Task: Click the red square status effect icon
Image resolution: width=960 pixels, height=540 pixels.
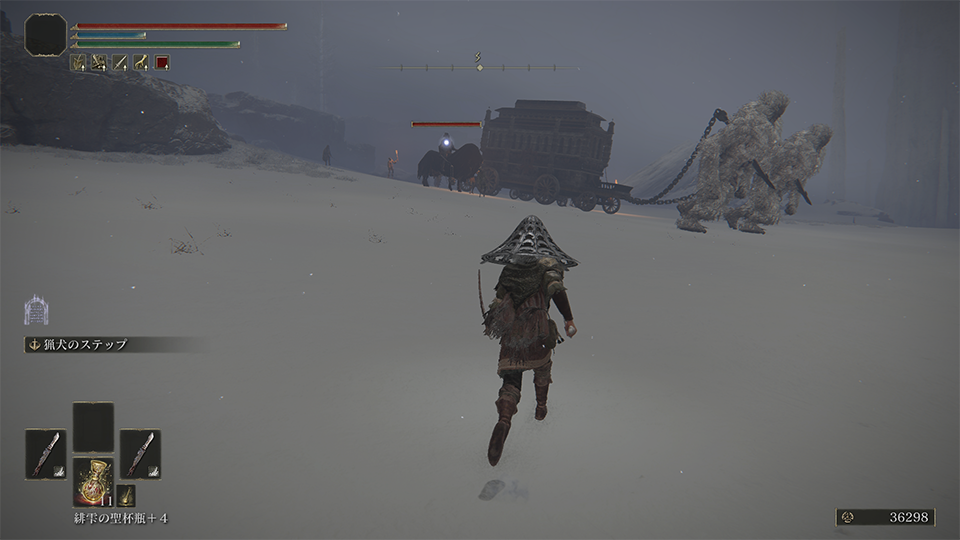Action: [162, 62]
